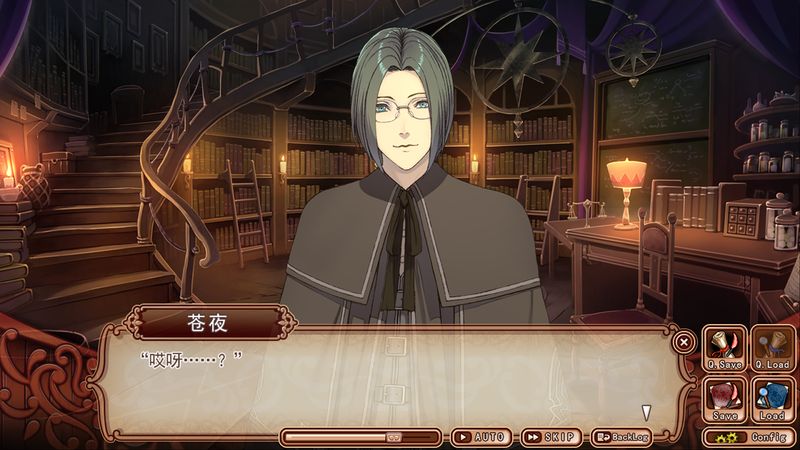Activate the SKIP button
Image resolution: width=800 pixels, height=450 pixels.
coord(551,437)
